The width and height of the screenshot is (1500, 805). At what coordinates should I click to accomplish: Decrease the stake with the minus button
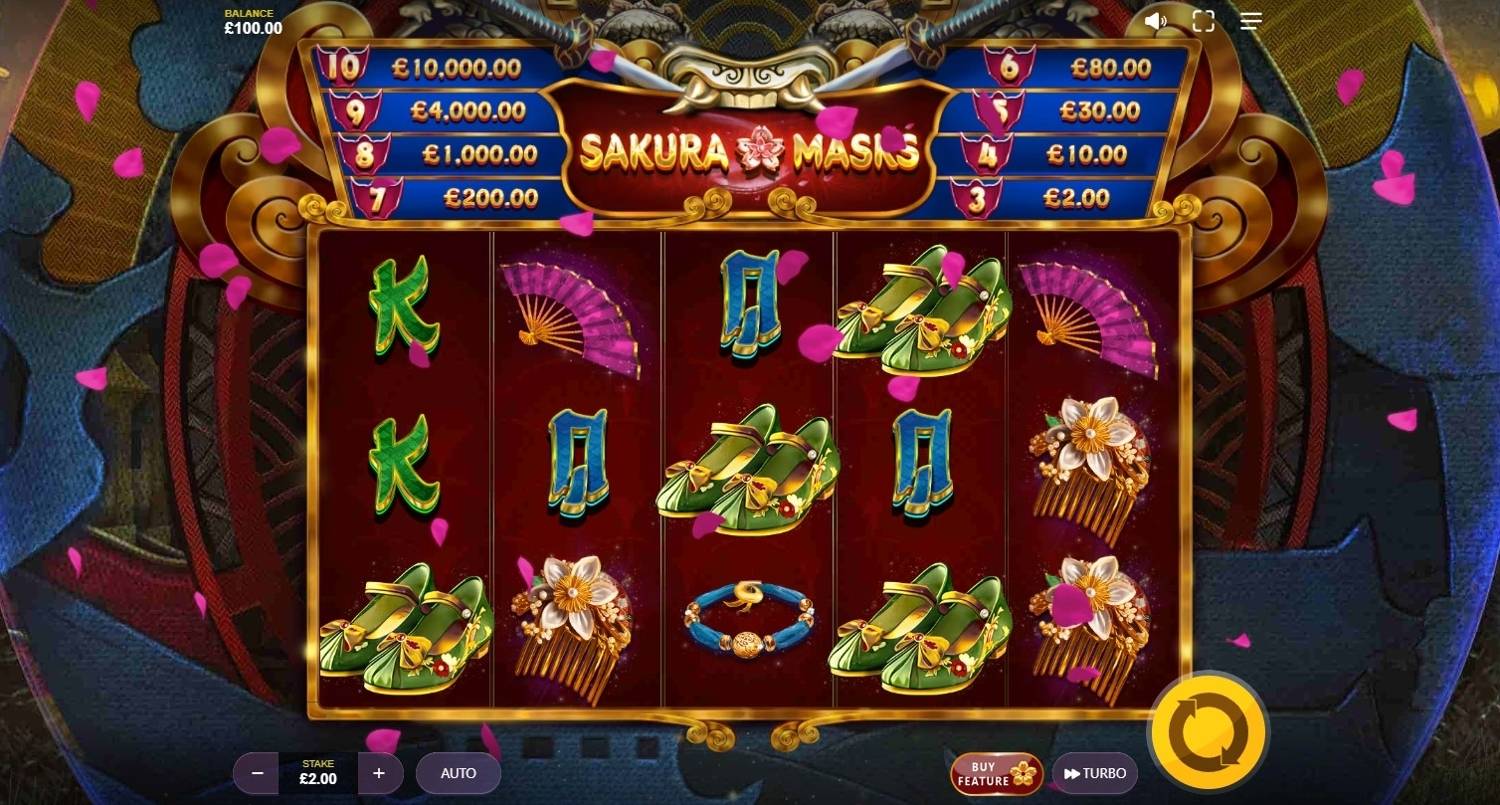[258, 772]
